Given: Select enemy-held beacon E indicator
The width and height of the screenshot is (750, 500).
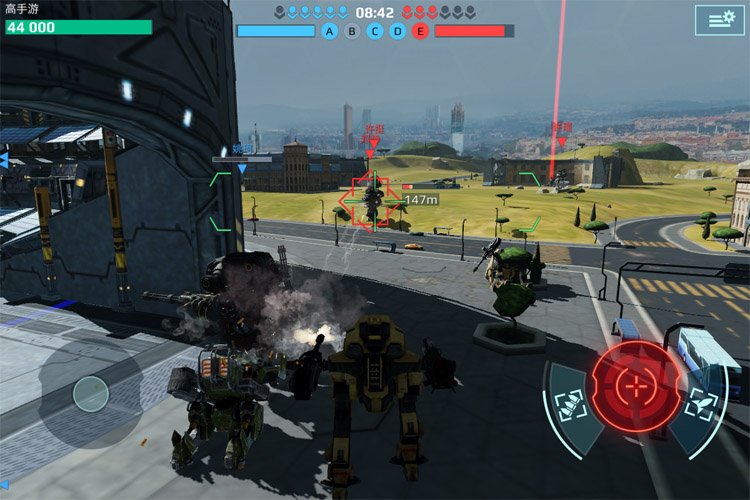Looking at the screenshot, I should pos(420,31).
